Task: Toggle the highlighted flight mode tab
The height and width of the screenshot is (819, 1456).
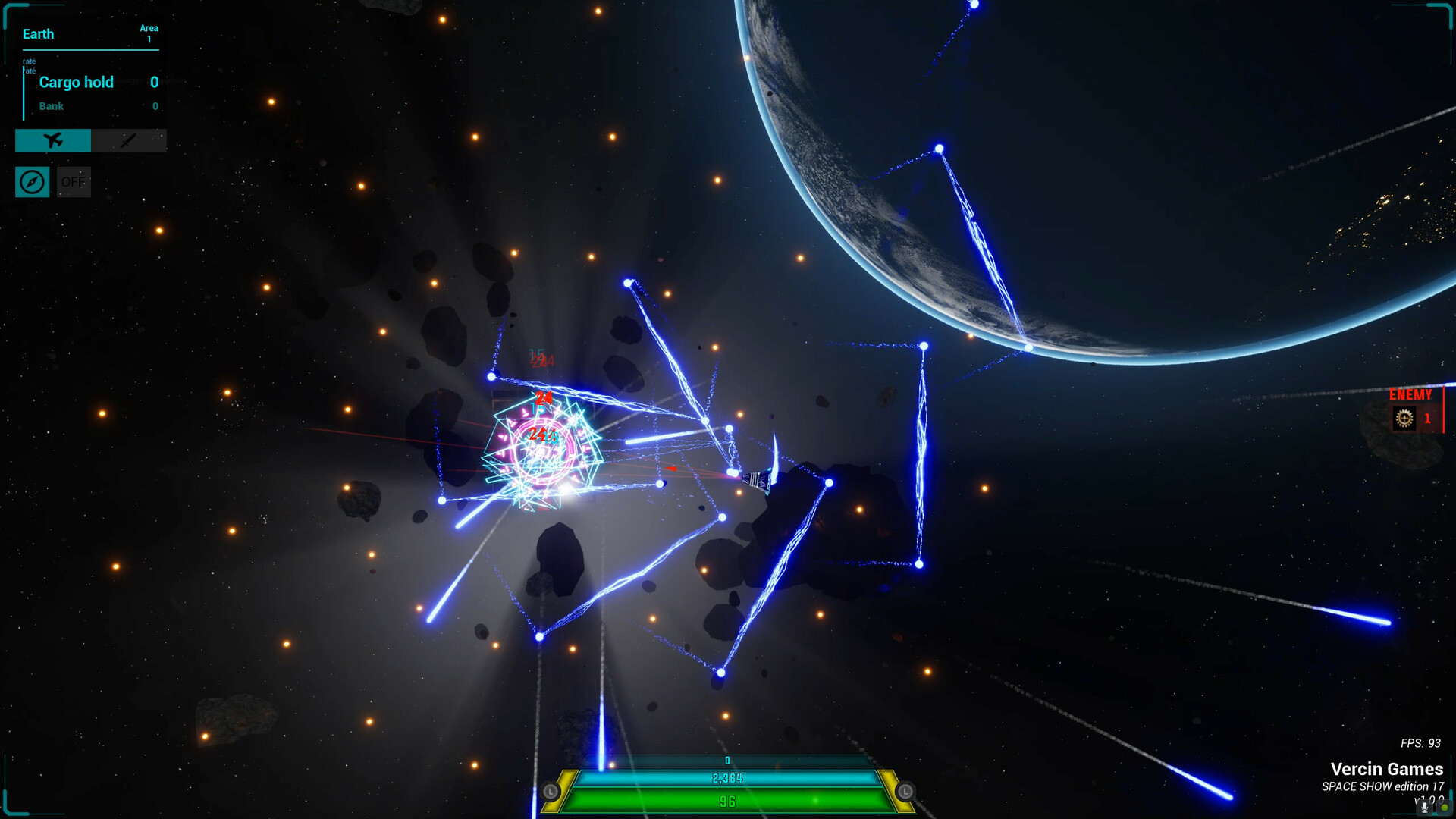Action: (x=52, y=140)
